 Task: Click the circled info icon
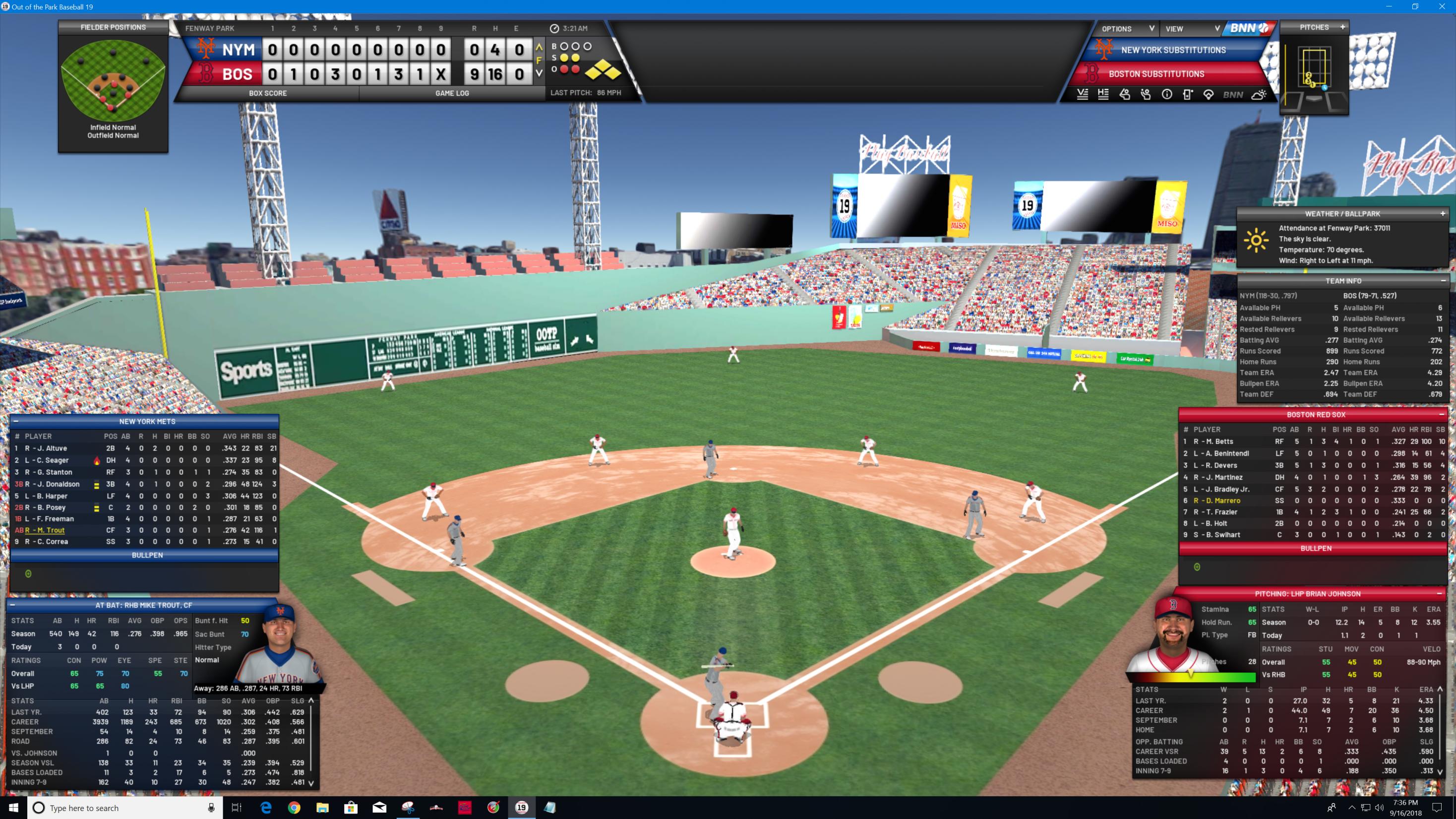(1166, 95)
